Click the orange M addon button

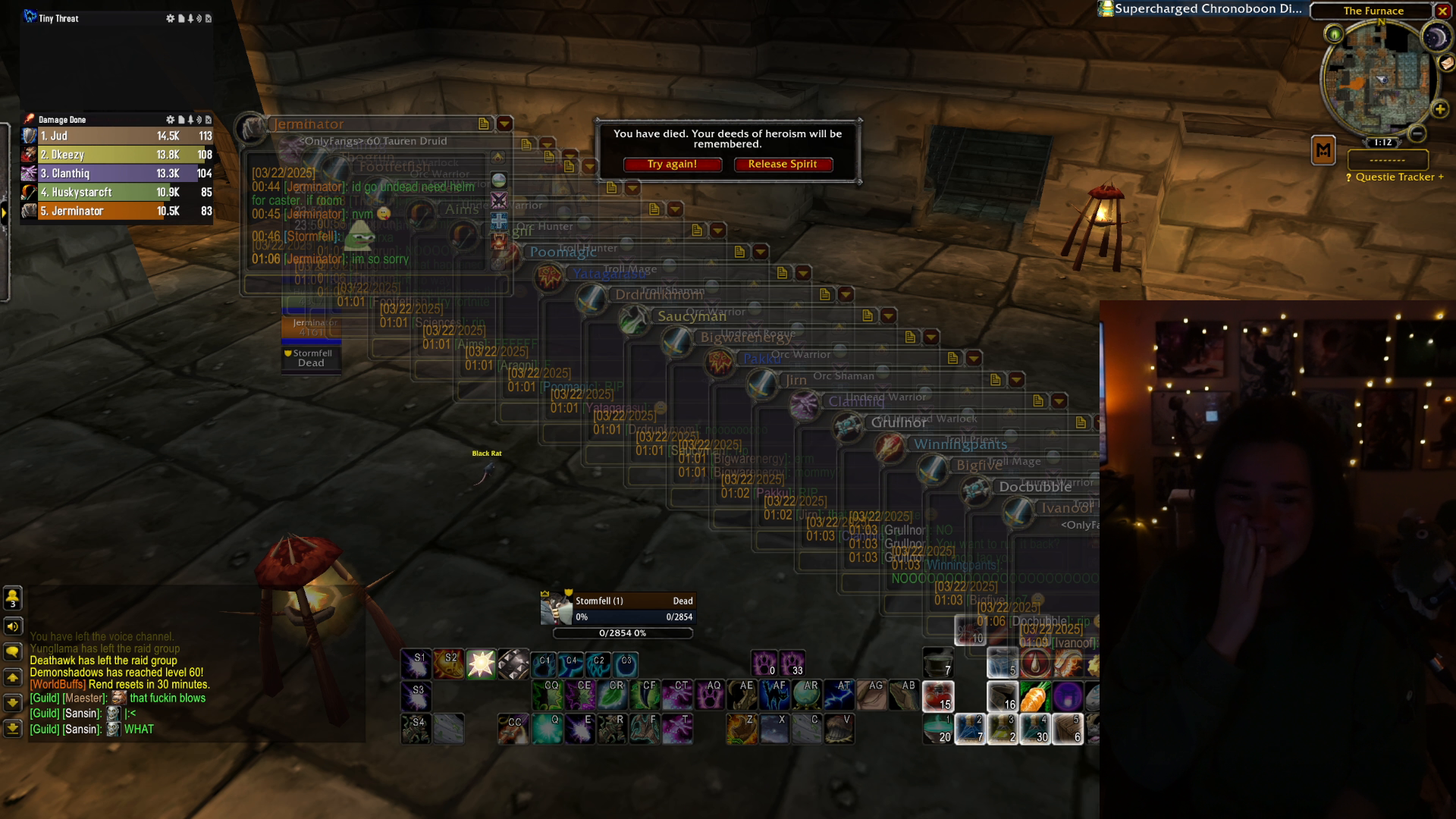[x=1323, y=150]
